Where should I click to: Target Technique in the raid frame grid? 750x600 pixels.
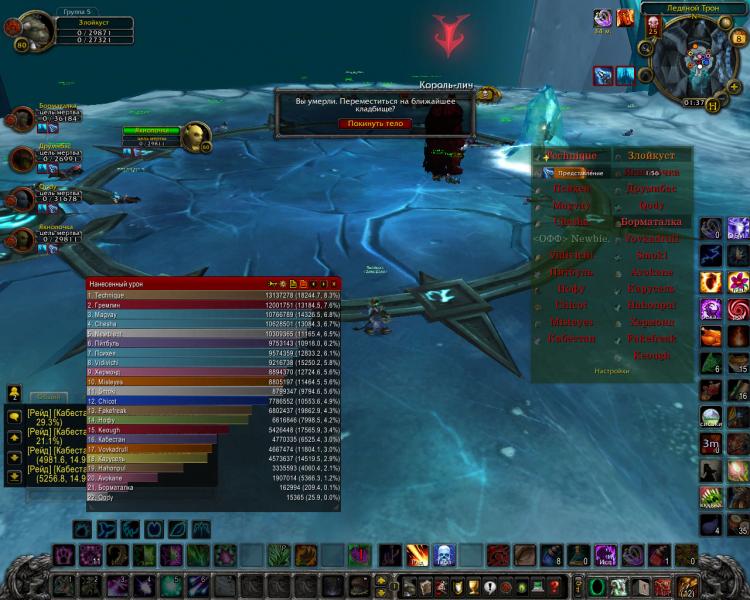click(572, 156)
